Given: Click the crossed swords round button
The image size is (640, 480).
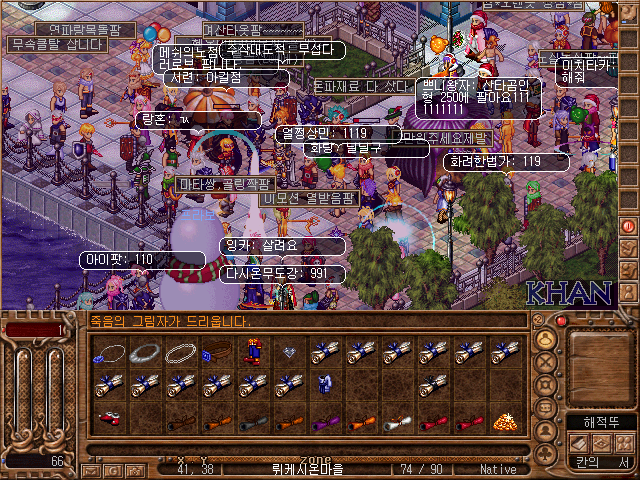Looking at the screenshot, I should pos(547,363).
